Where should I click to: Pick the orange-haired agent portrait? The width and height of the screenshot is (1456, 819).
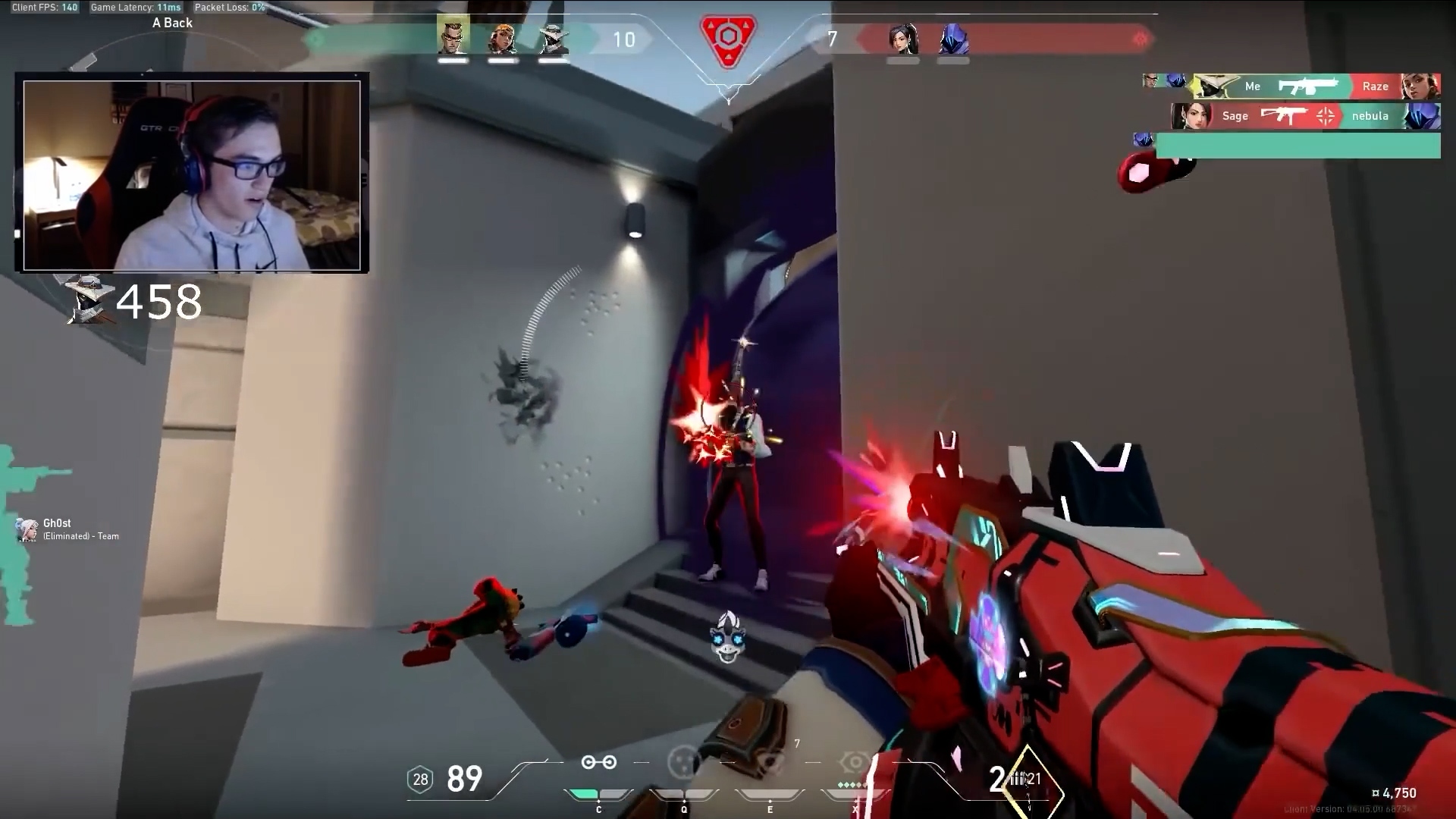pyautogui.click(x=503, y=39)
